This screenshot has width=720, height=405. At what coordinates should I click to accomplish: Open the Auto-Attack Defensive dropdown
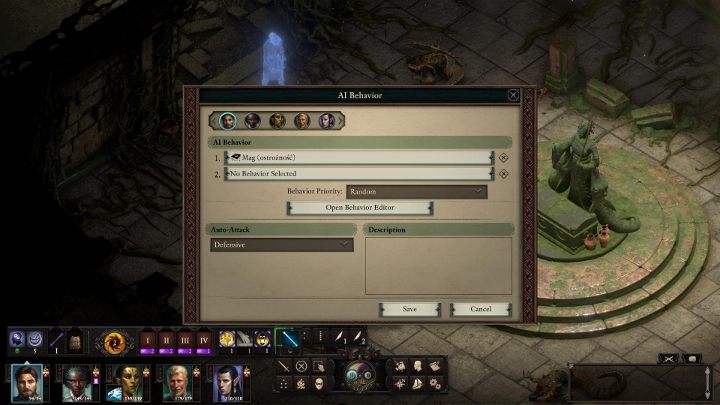point(281,245)
